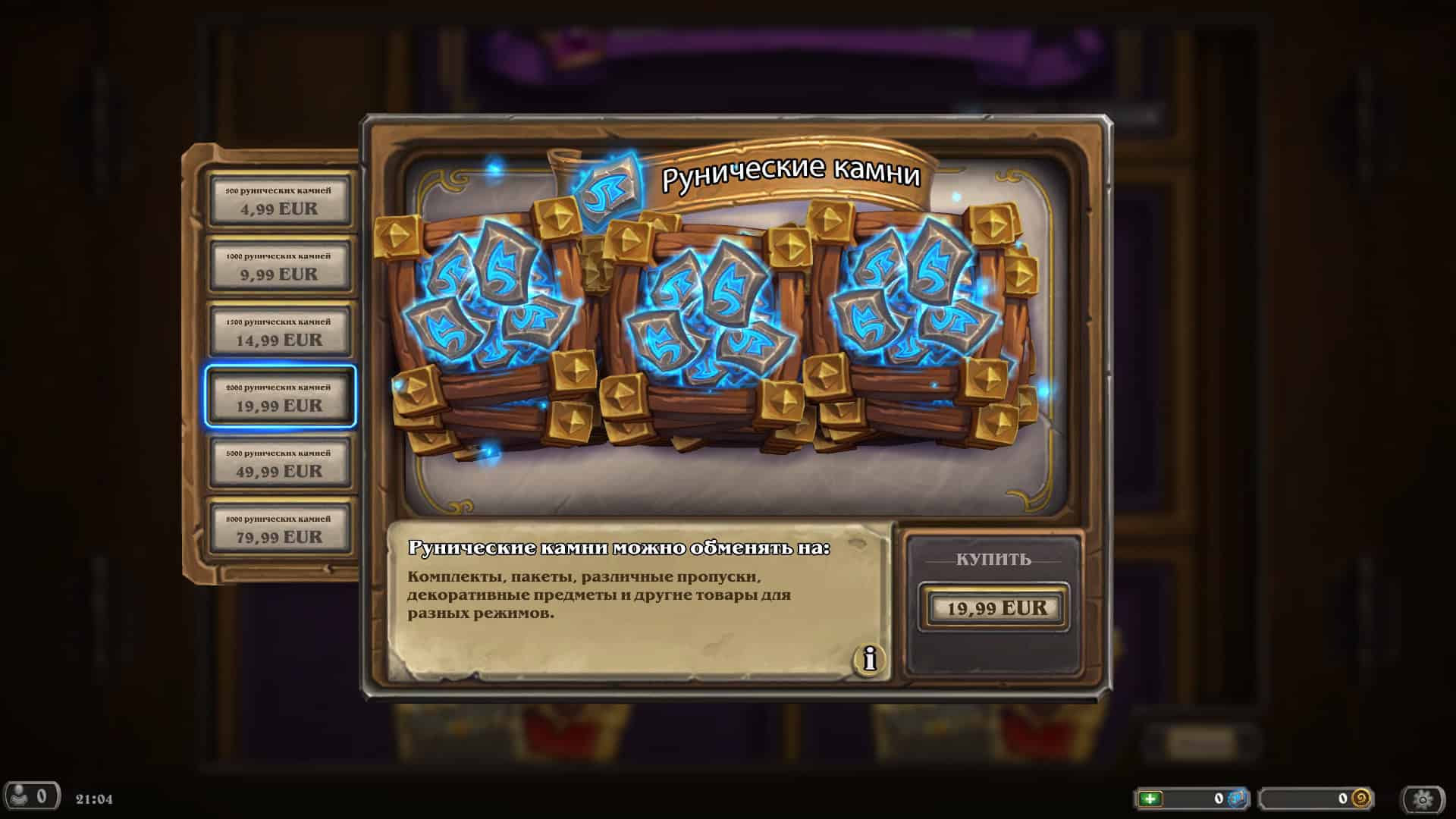The image size is (1456, 819).
Task: Select the 1000 runestones option
Action: tap(281, 266)
